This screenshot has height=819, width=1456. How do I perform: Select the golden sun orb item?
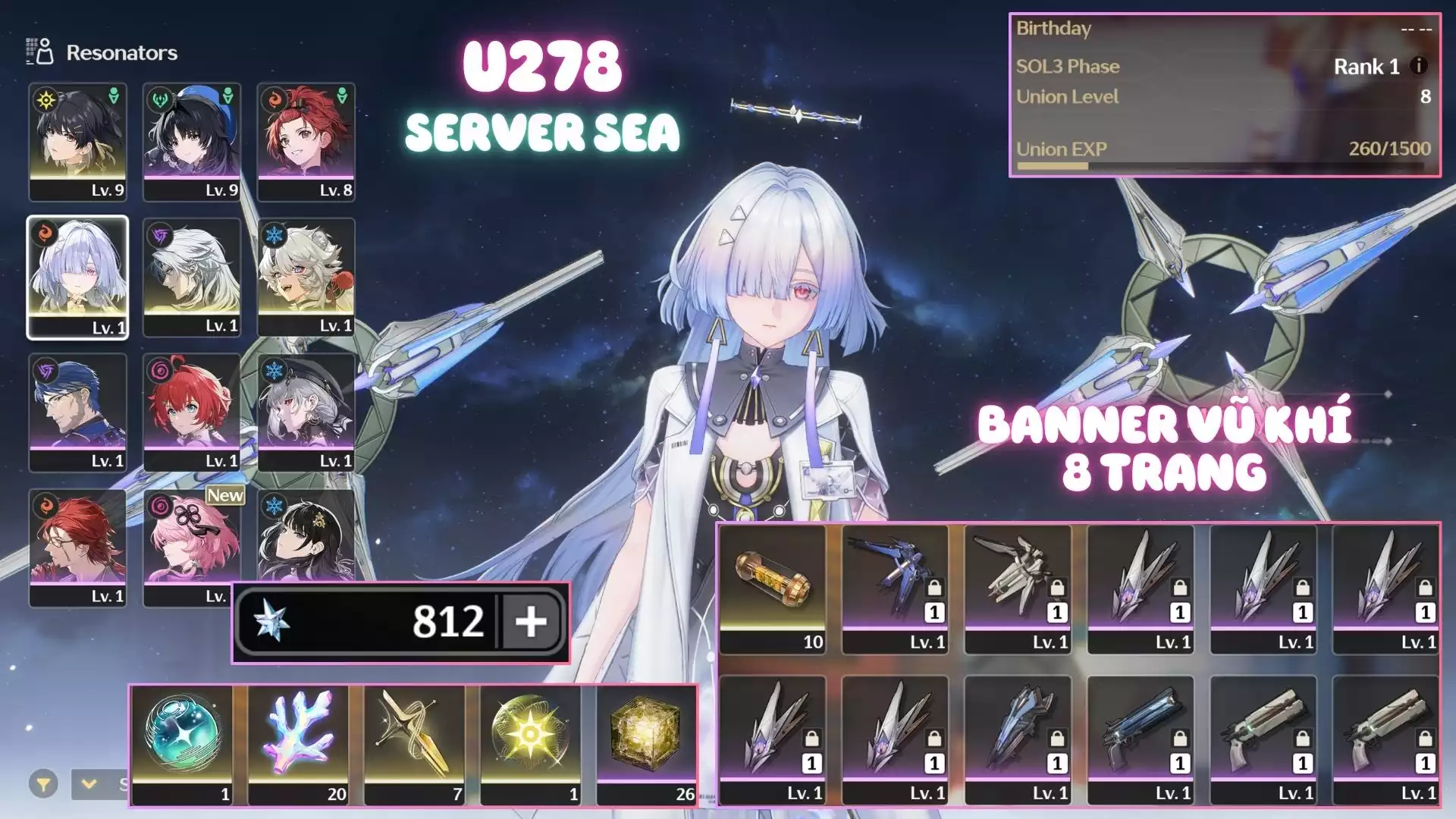[x=530, y=743]
